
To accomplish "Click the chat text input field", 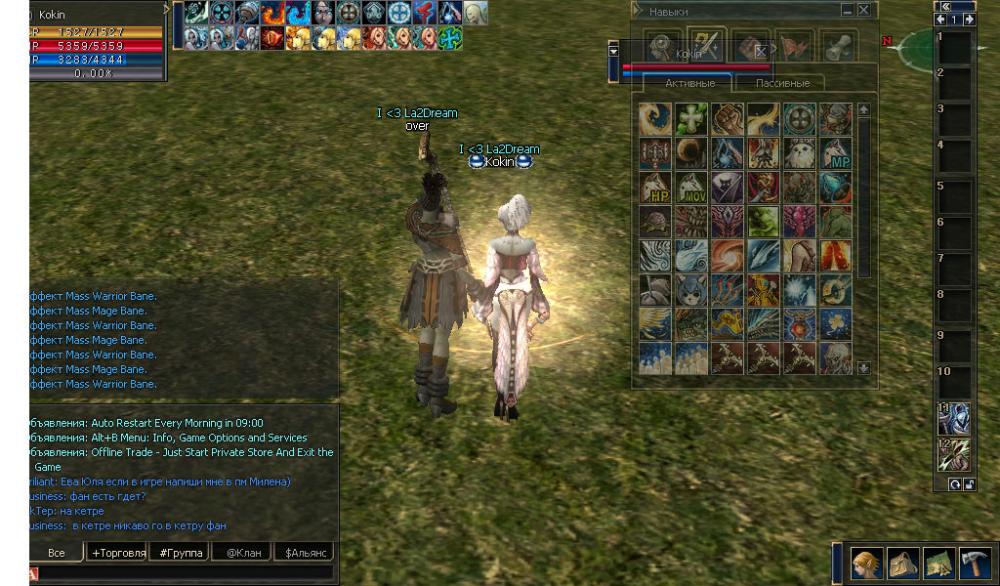I will point(180,572).
